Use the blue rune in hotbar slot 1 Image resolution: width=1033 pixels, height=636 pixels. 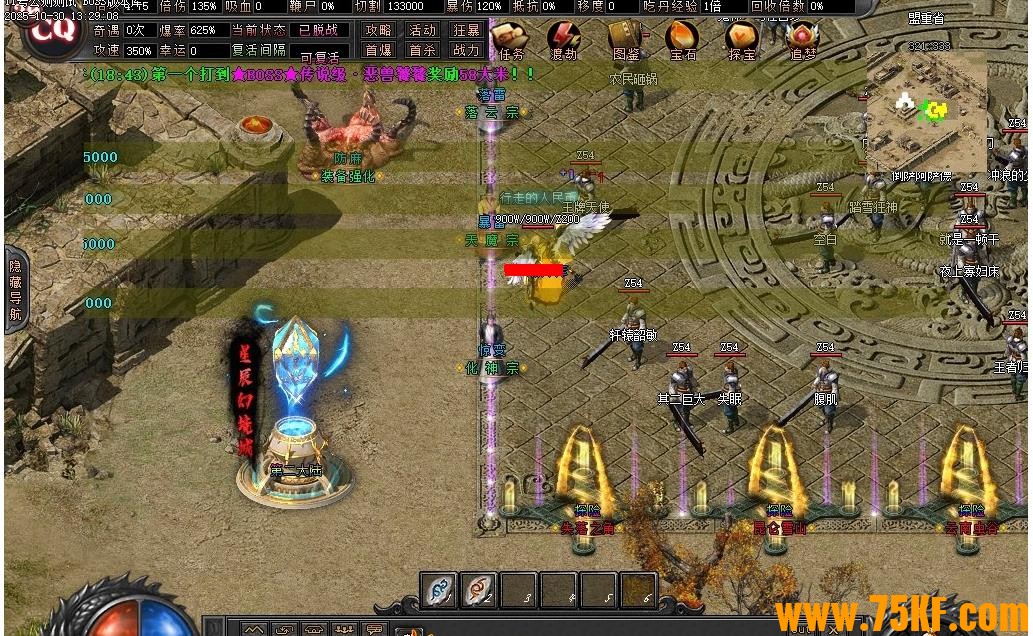click(438, 590)
